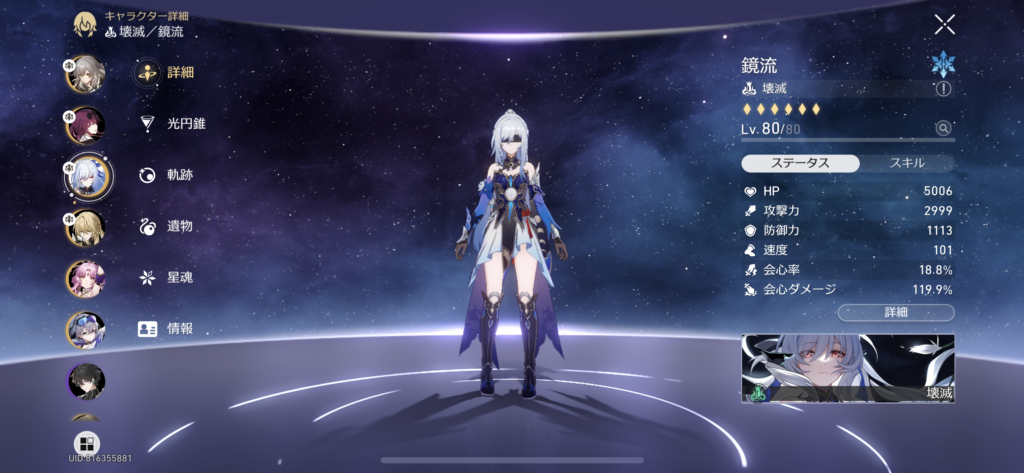
Task: Select the dark-red-haired character portrait
Action: tap(85, 125)
